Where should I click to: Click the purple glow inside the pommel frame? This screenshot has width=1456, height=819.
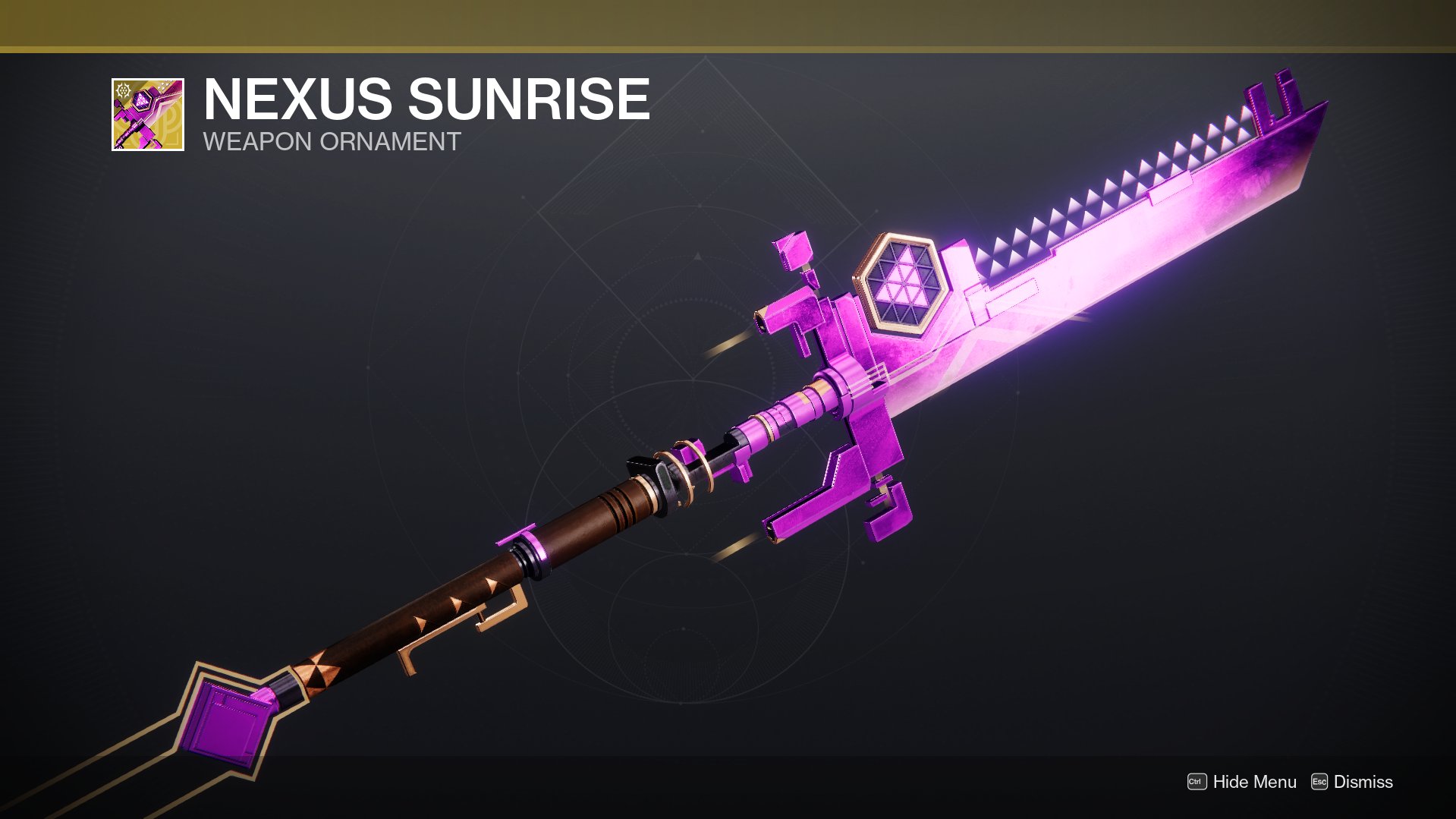(x=226, y=721)
